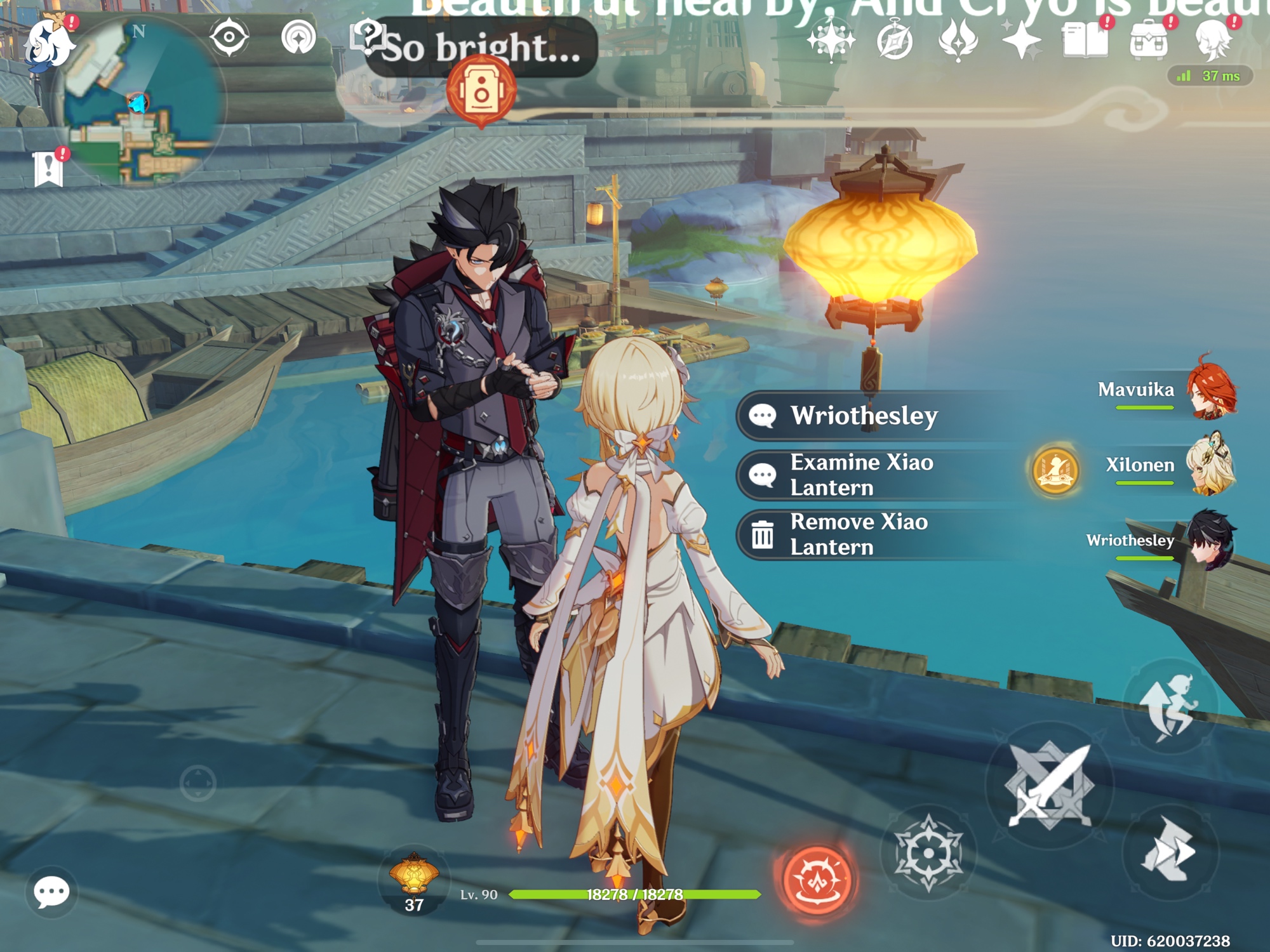Open the chat bubble button
This screenshot has width=1270, height=952.
click(51, 892)
